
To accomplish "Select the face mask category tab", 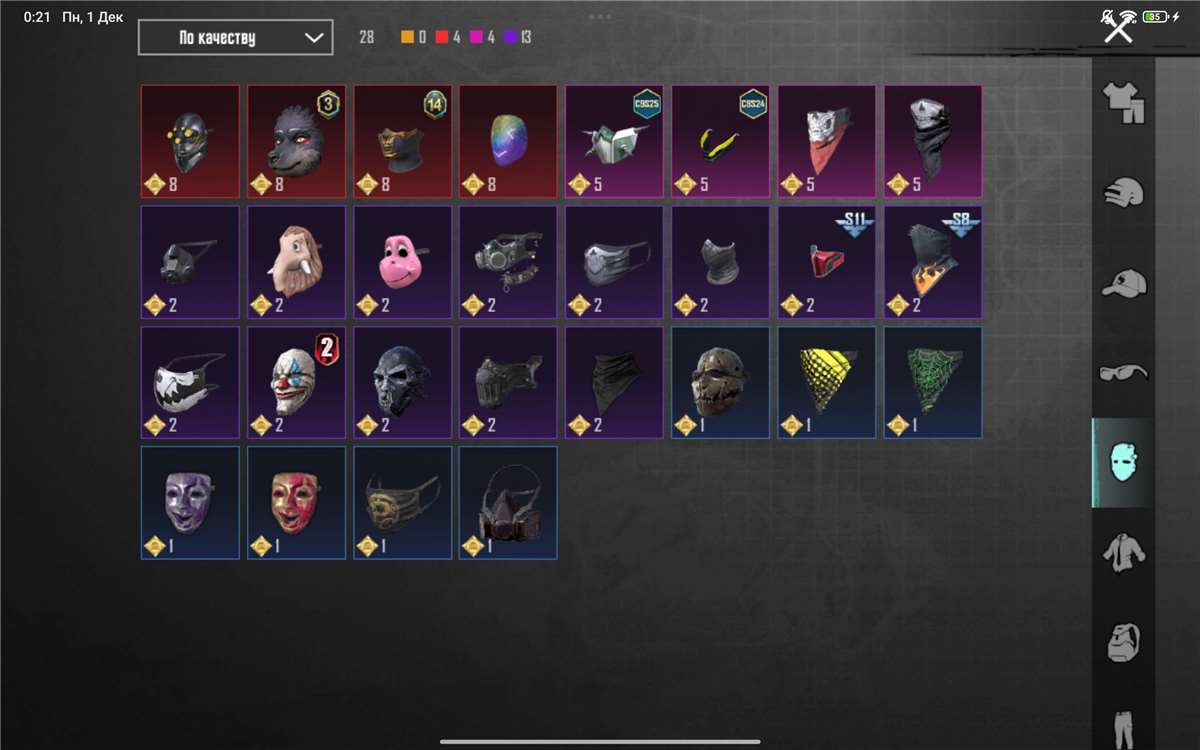I will coord(1123,462).
